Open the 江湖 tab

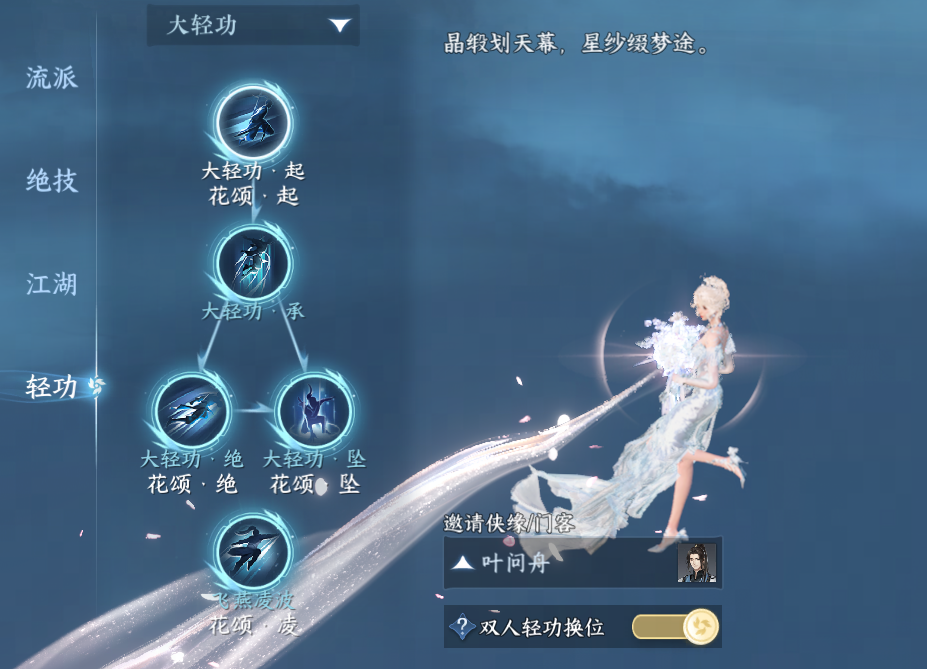click(52, 285)
